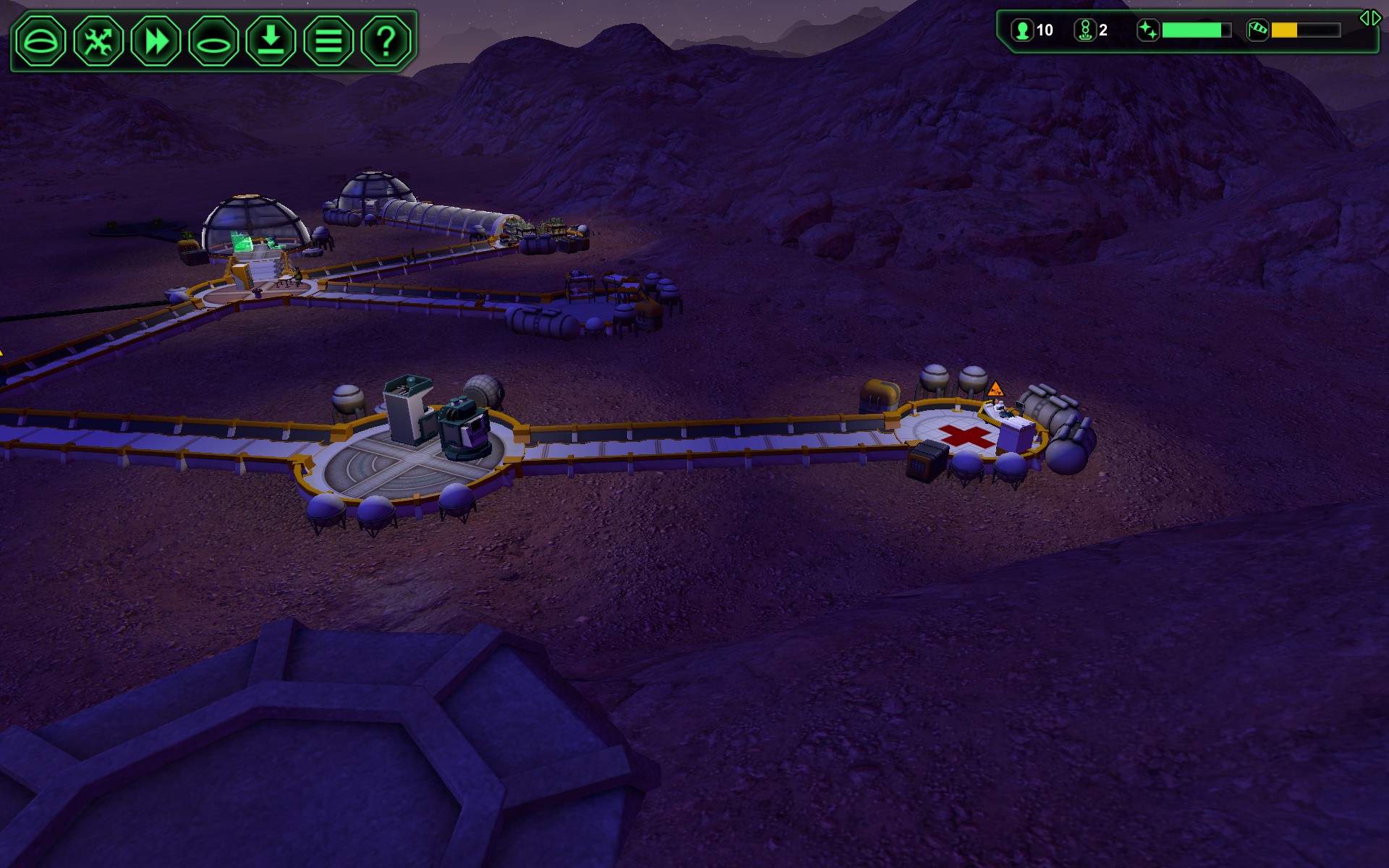Click the bot count icon

(x=1084, y=30)
